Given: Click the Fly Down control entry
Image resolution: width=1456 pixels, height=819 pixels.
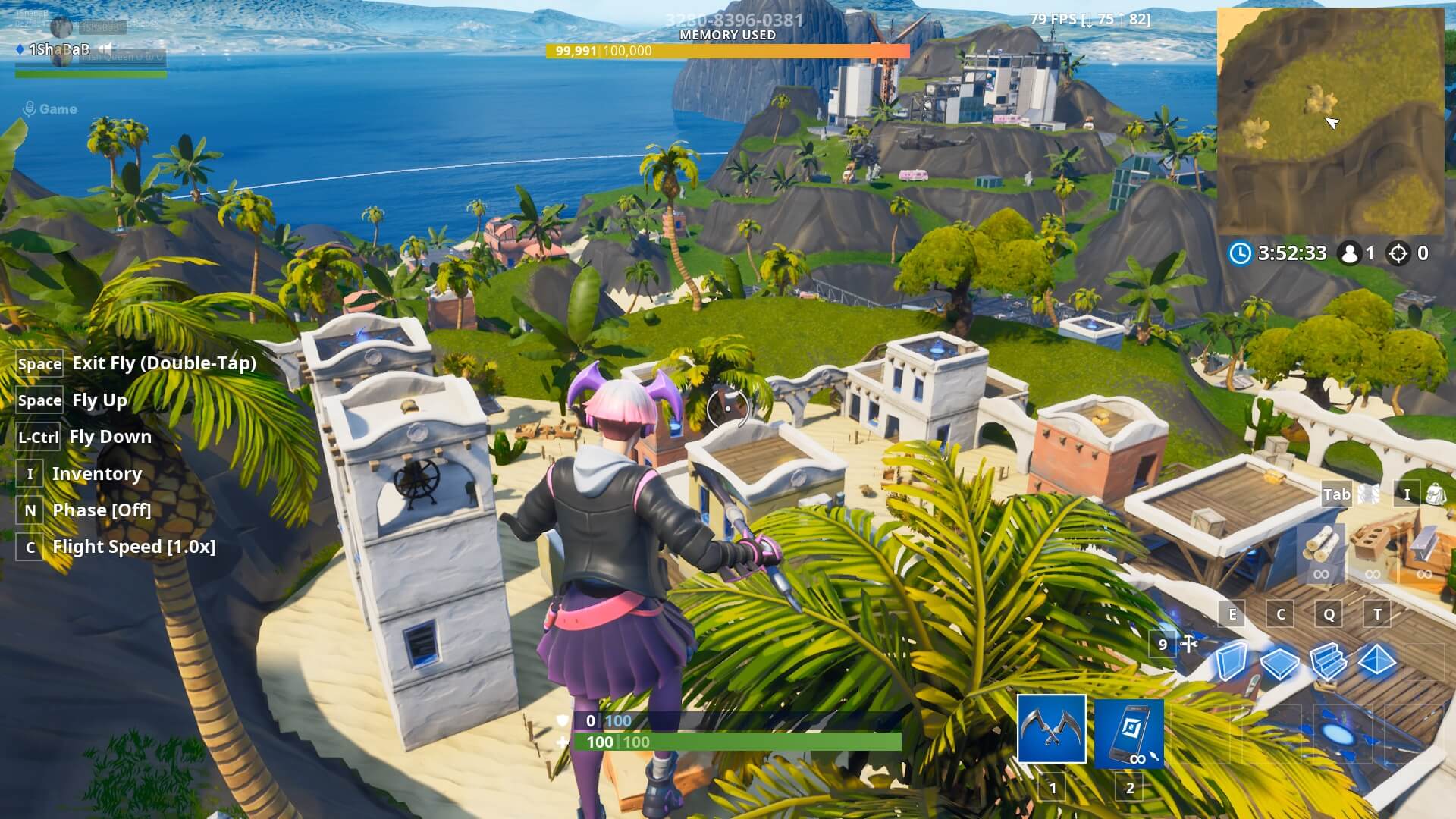Looking at the screenshot, I should click(x=111, y=437).
